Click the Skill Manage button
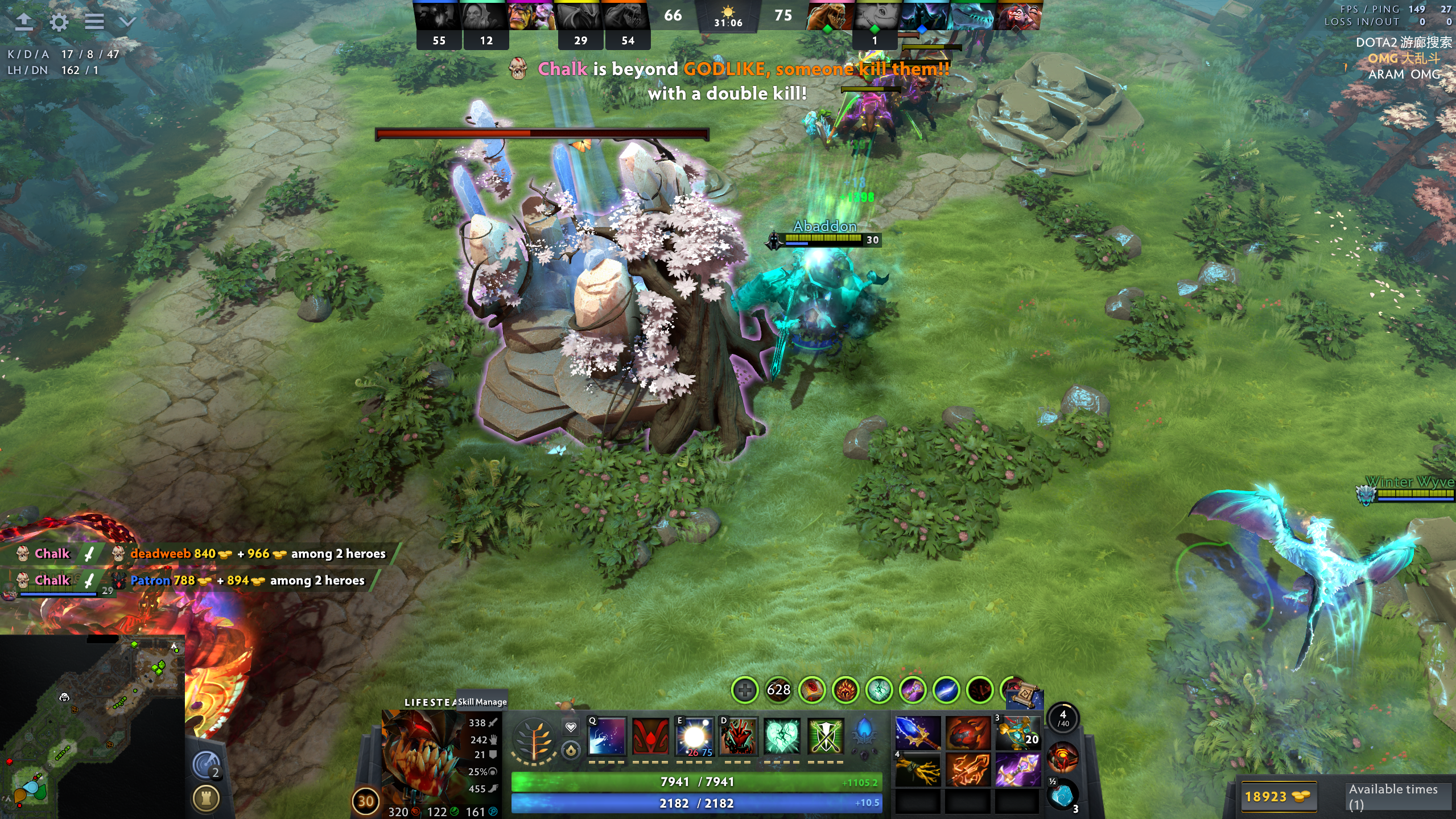1456x819 pixels. point(482,702)
